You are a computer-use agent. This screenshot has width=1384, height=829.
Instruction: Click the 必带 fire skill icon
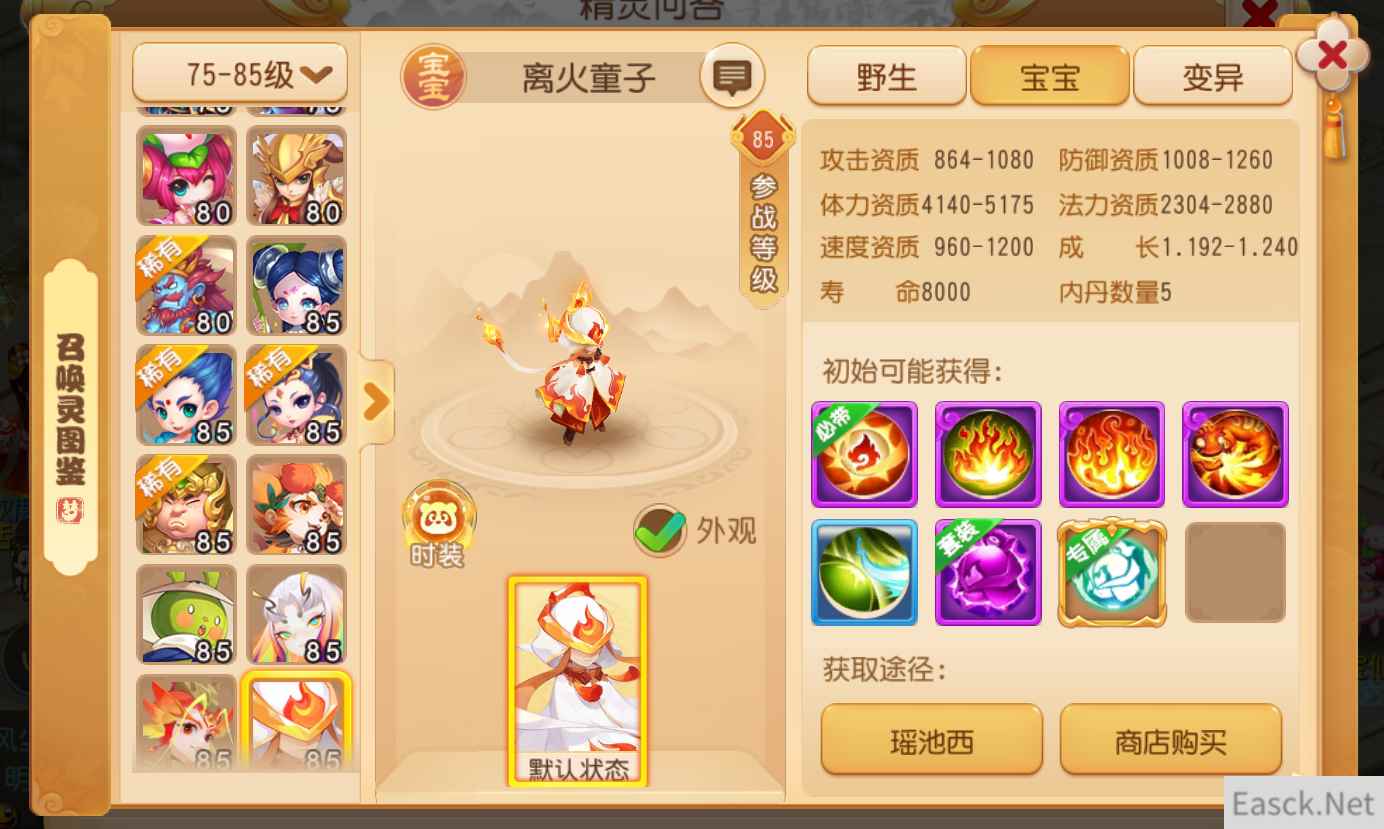(863, 454)
